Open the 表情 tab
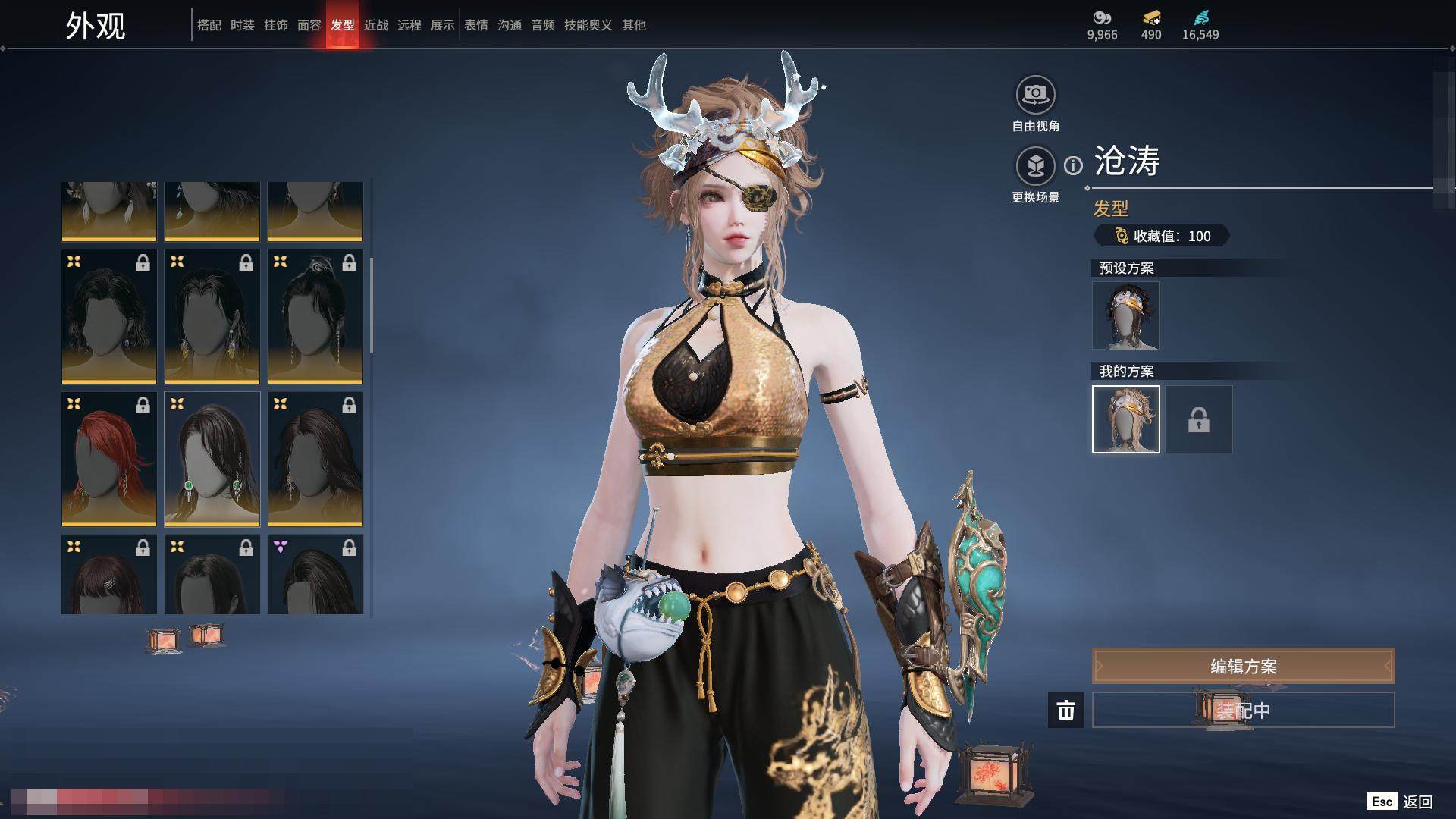 click(475, 25)
